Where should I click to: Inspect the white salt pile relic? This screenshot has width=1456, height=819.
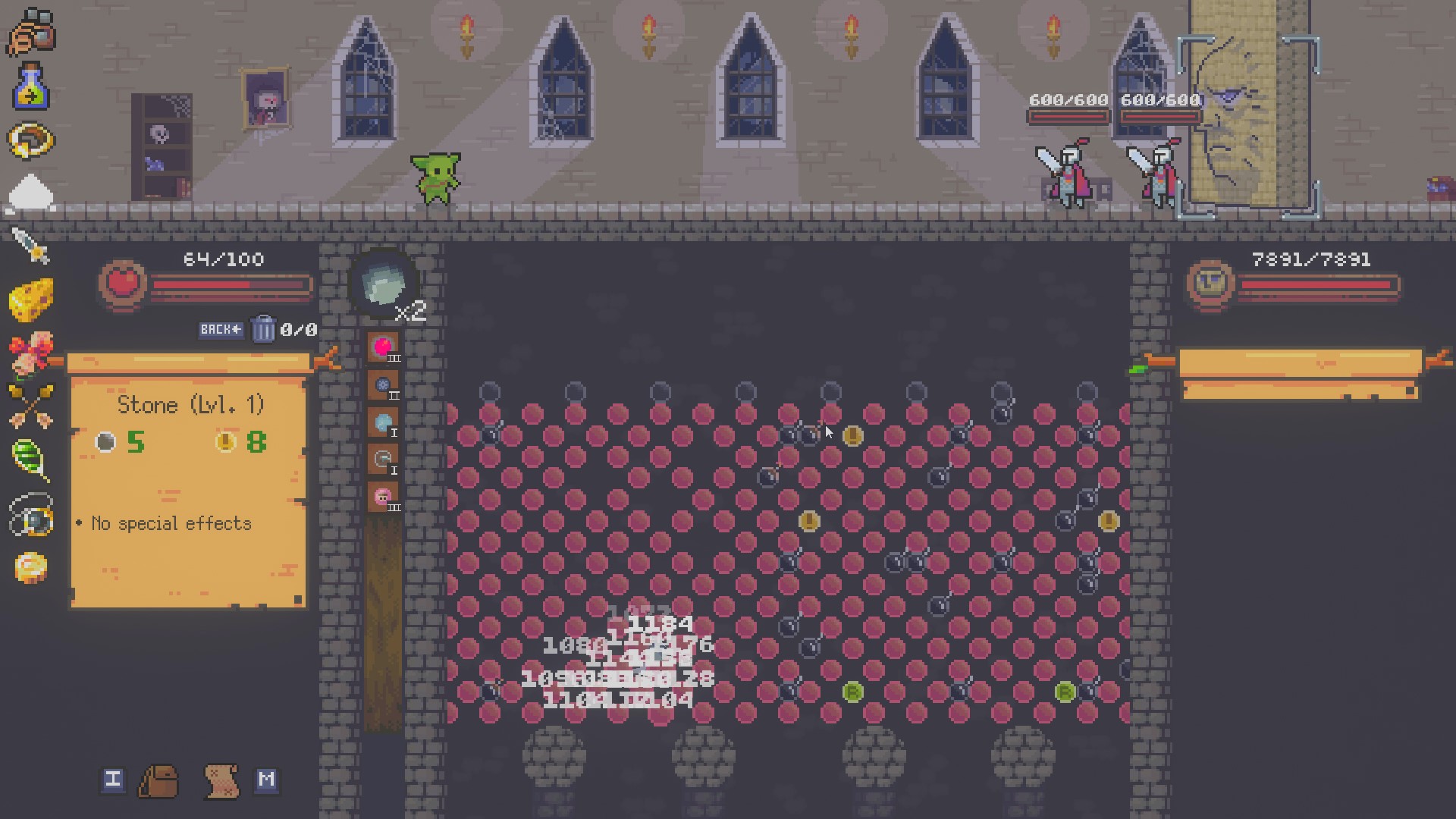tap(31, 193)
